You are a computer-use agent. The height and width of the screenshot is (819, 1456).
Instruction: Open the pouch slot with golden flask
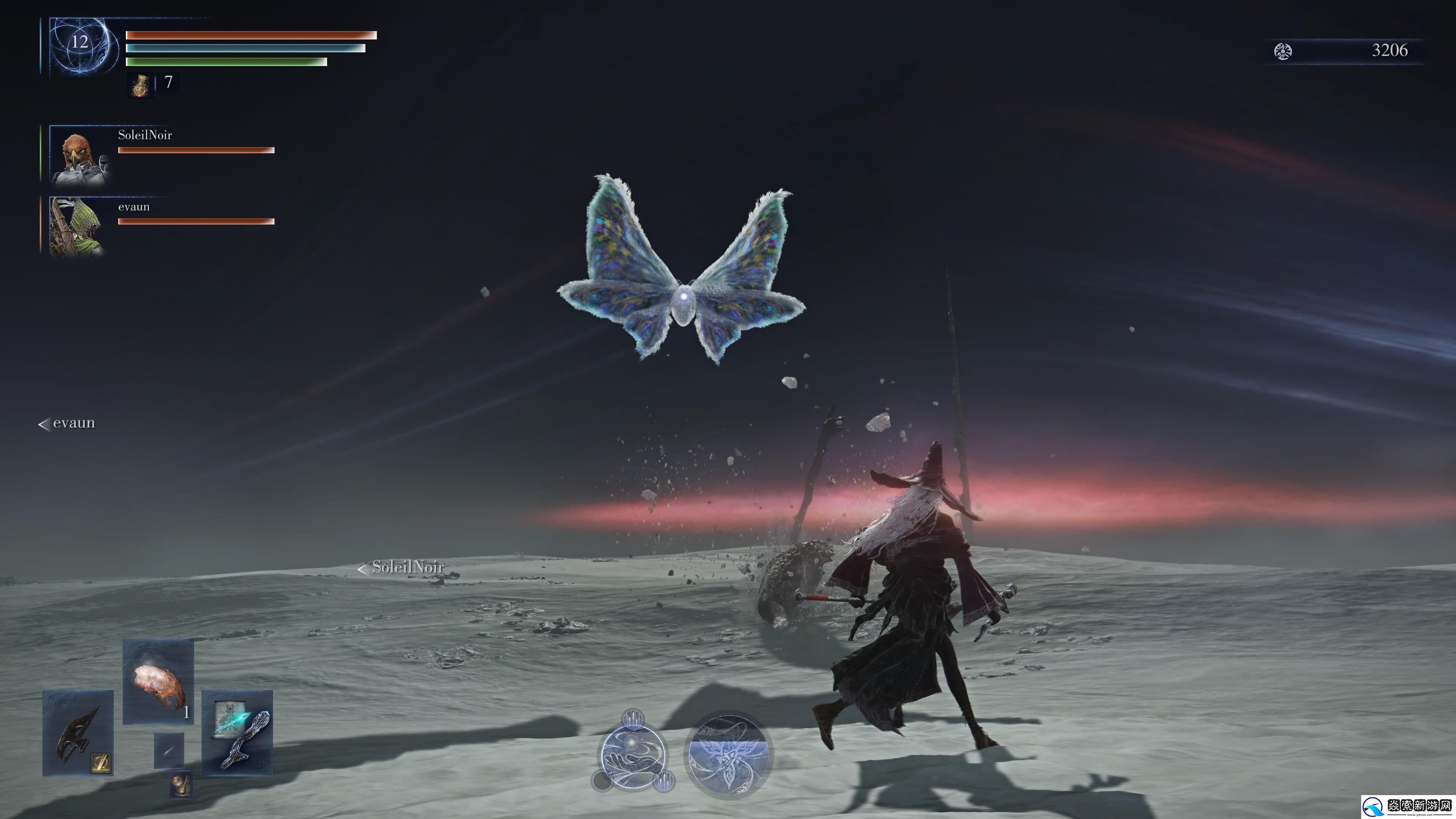(x=181, y=784)
